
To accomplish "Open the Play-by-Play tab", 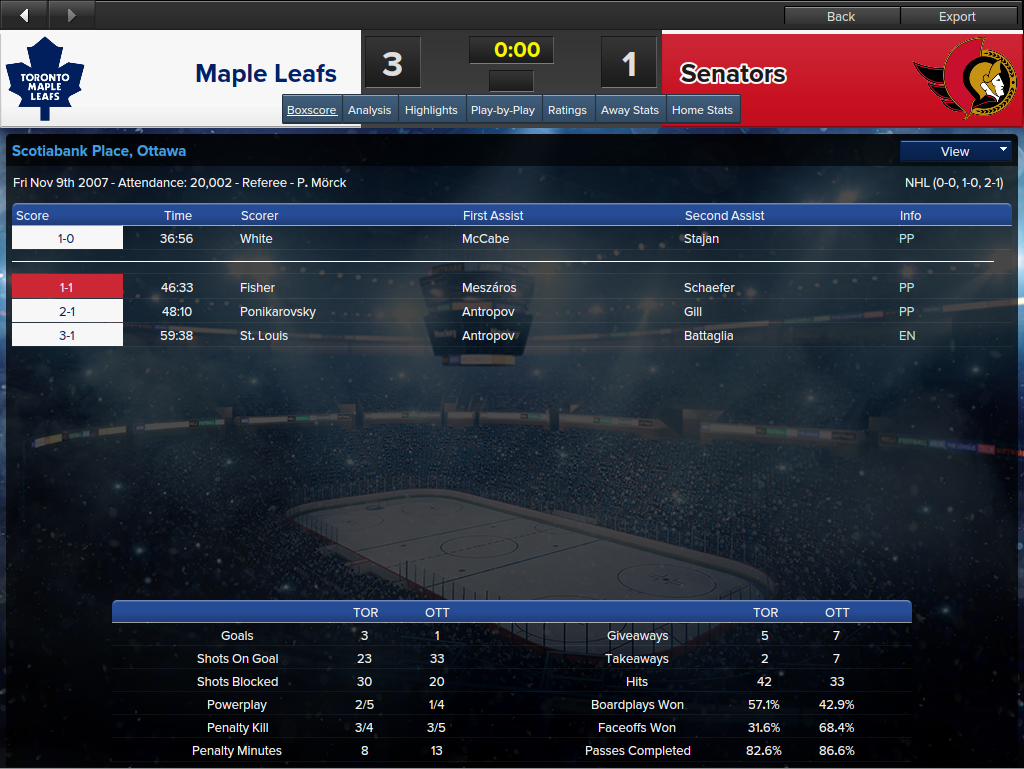I will pyautogui.click(x=502, y=110).
